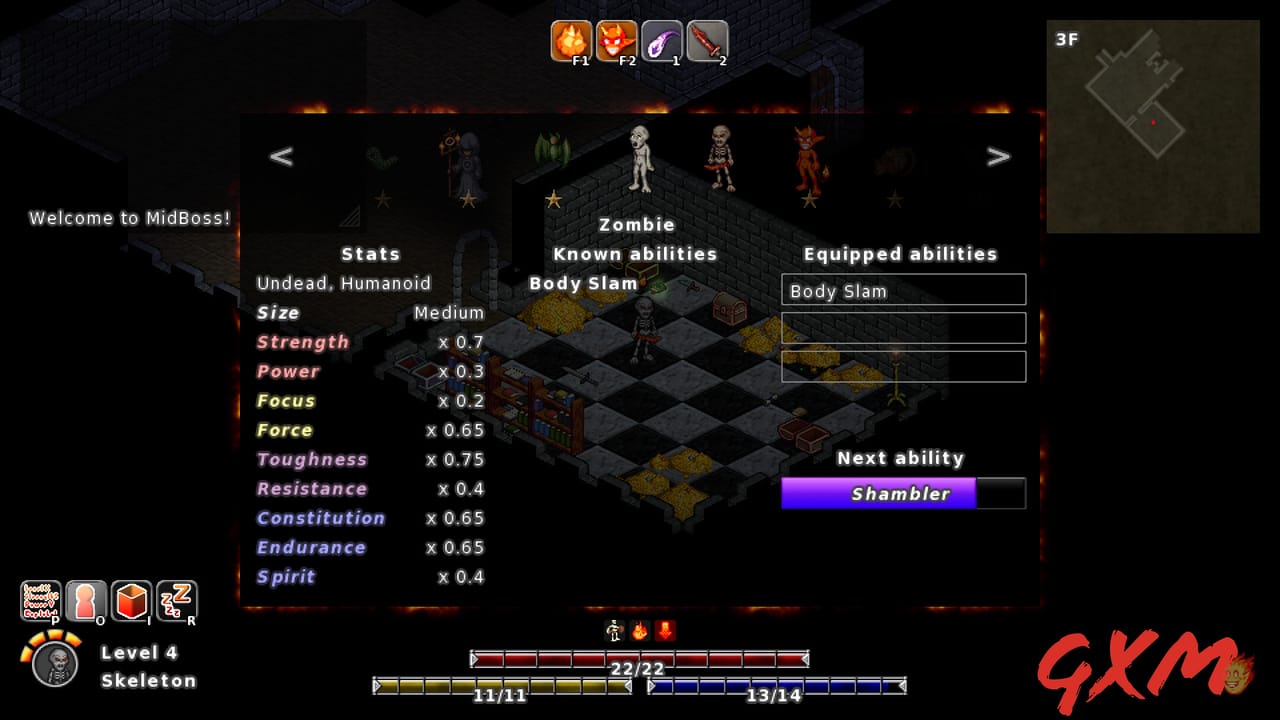1280x720 pixels.
Task: Toggle the star beneath the imp creature
Action: (x=808, y=198)
